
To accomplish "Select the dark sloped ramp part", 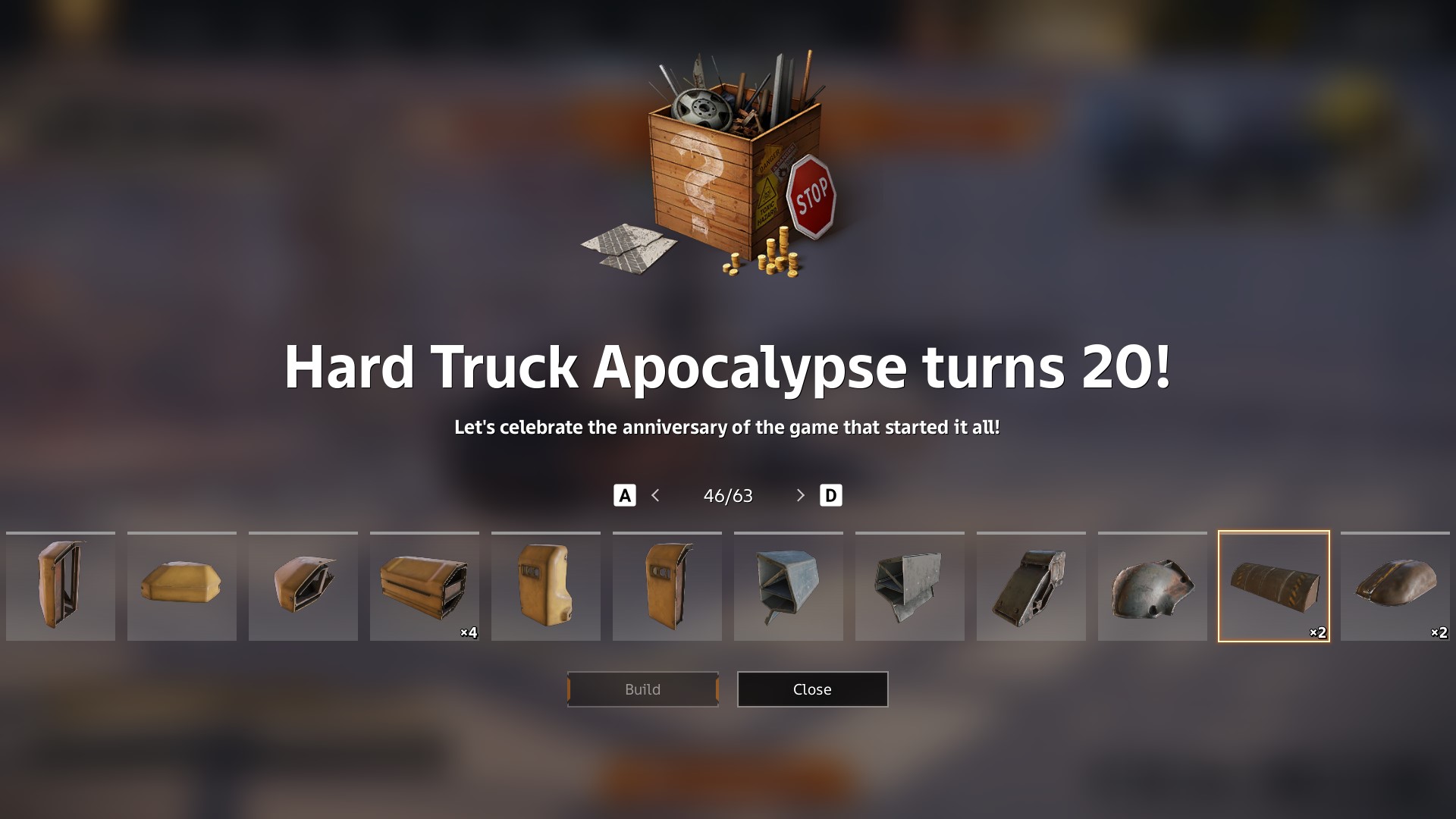I will (x=1031, y=586).
